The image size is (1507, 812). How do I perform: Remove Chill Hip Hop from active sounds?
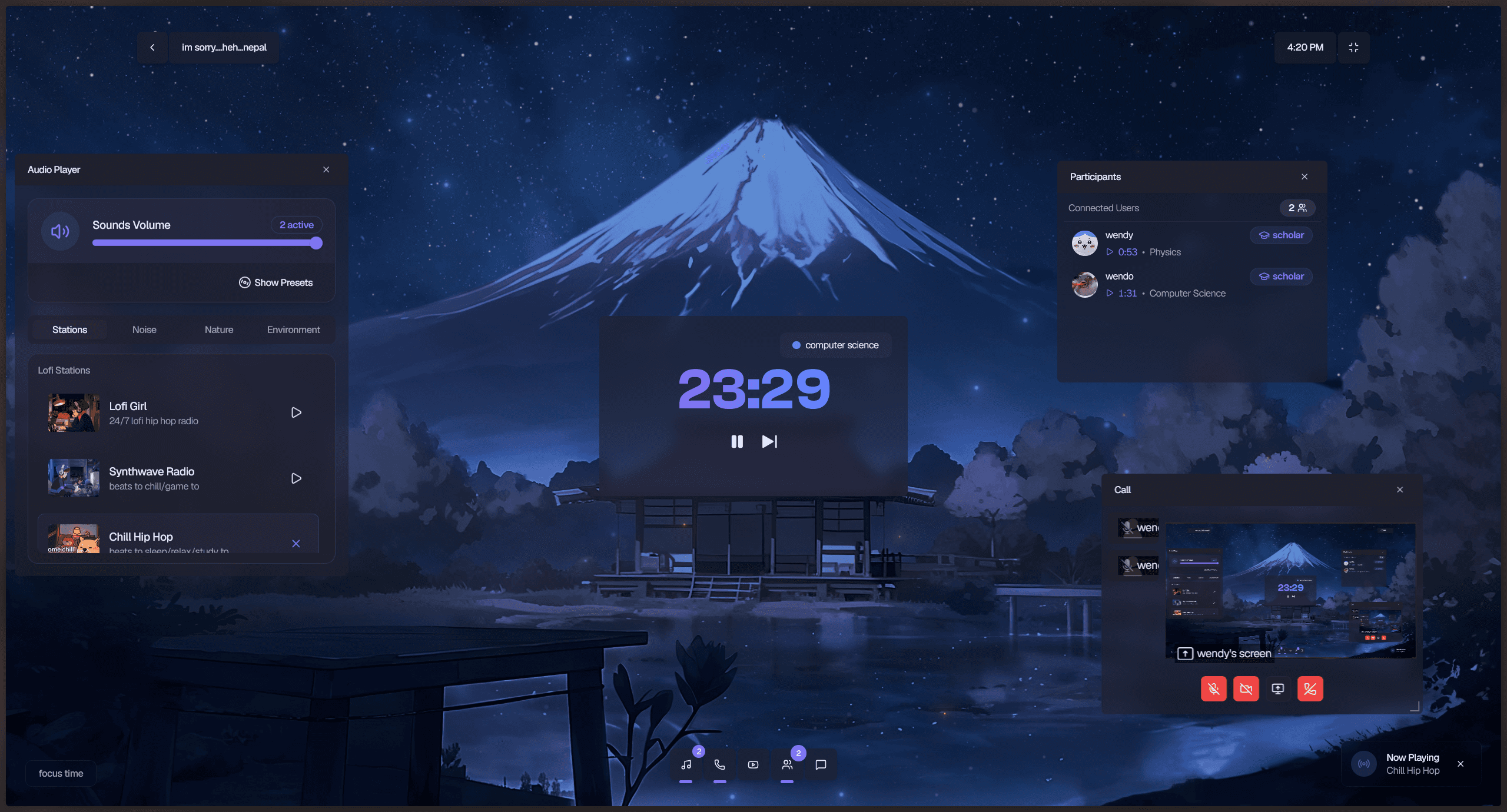point(296,544)
